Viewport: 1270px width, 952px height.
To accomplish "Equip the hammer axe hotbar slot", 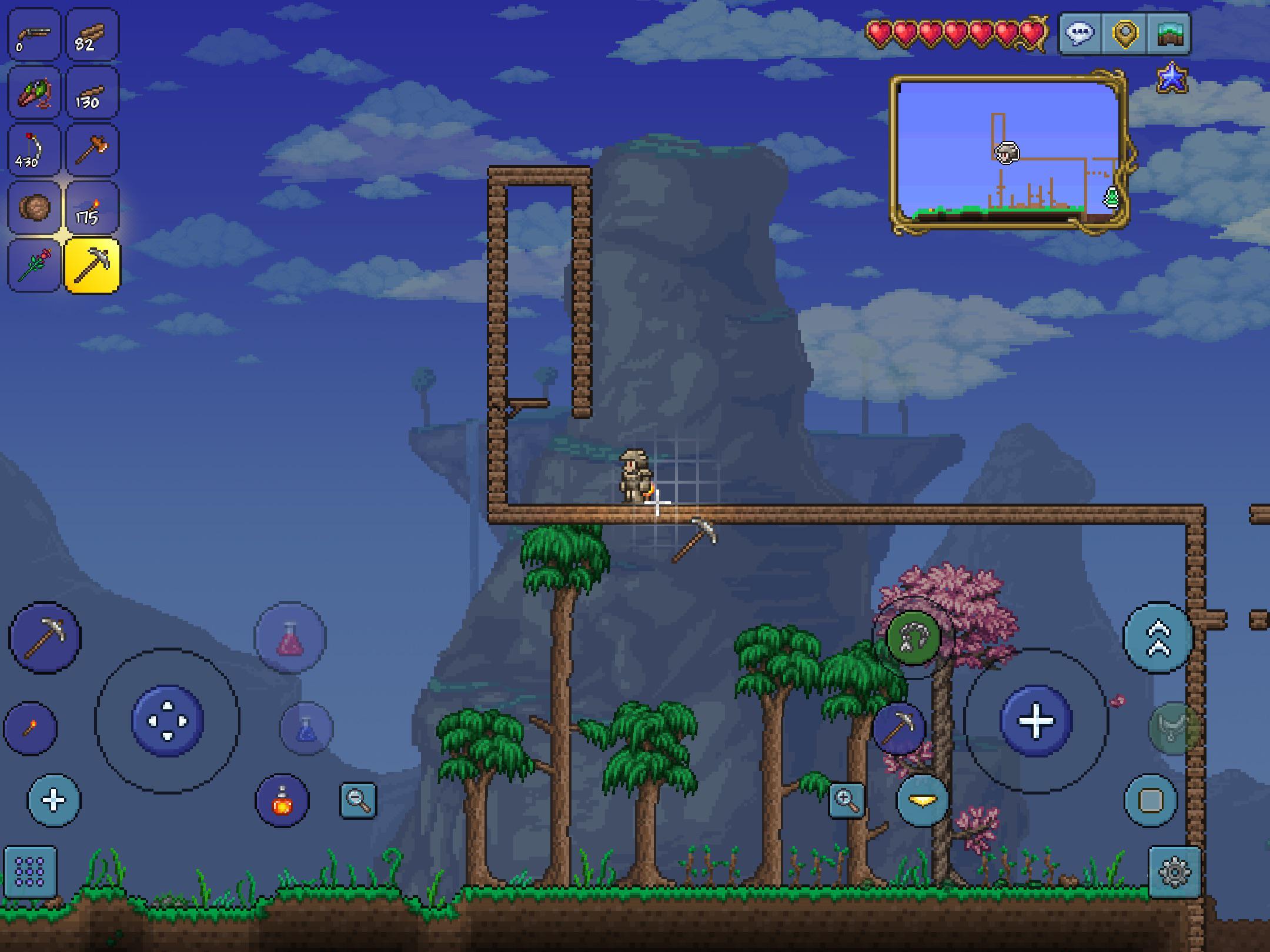I will tap(92, 150).
